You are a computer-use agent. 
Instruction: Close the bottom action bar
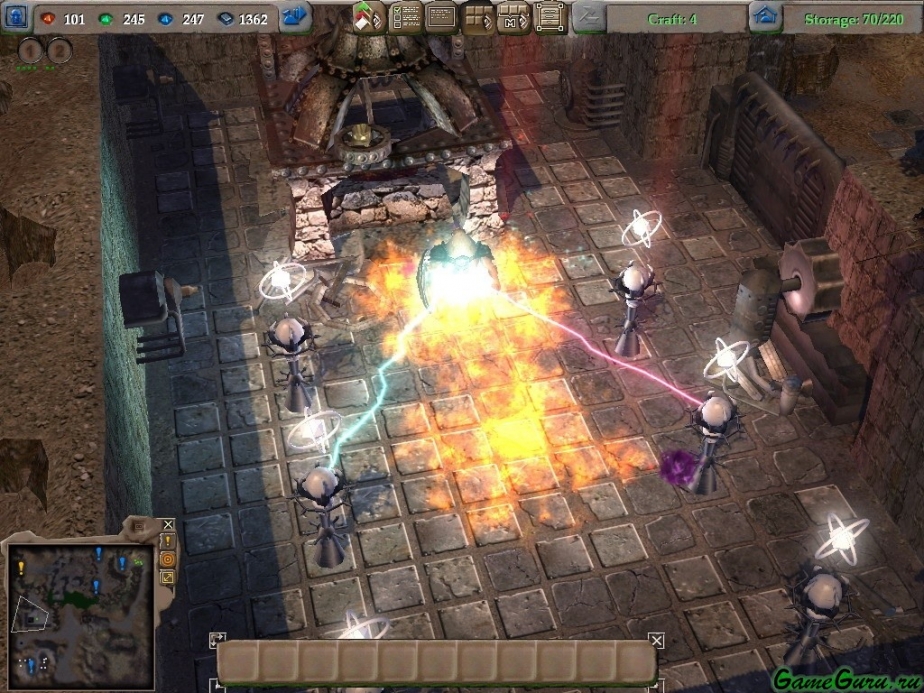(x=656, y=640)
